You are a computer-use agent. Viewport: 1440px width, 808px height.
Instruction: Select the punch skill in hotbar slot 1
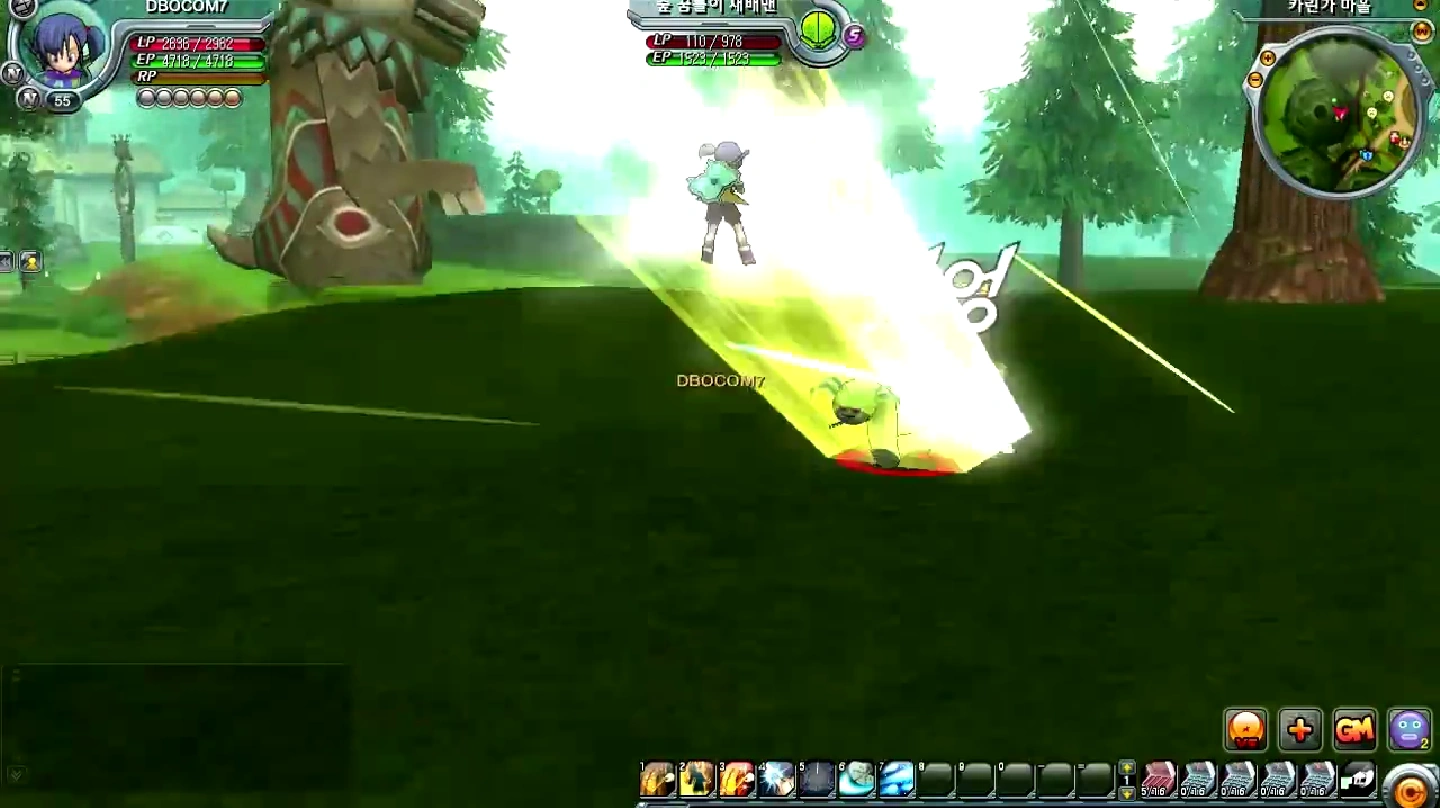(x=657, y=779)
